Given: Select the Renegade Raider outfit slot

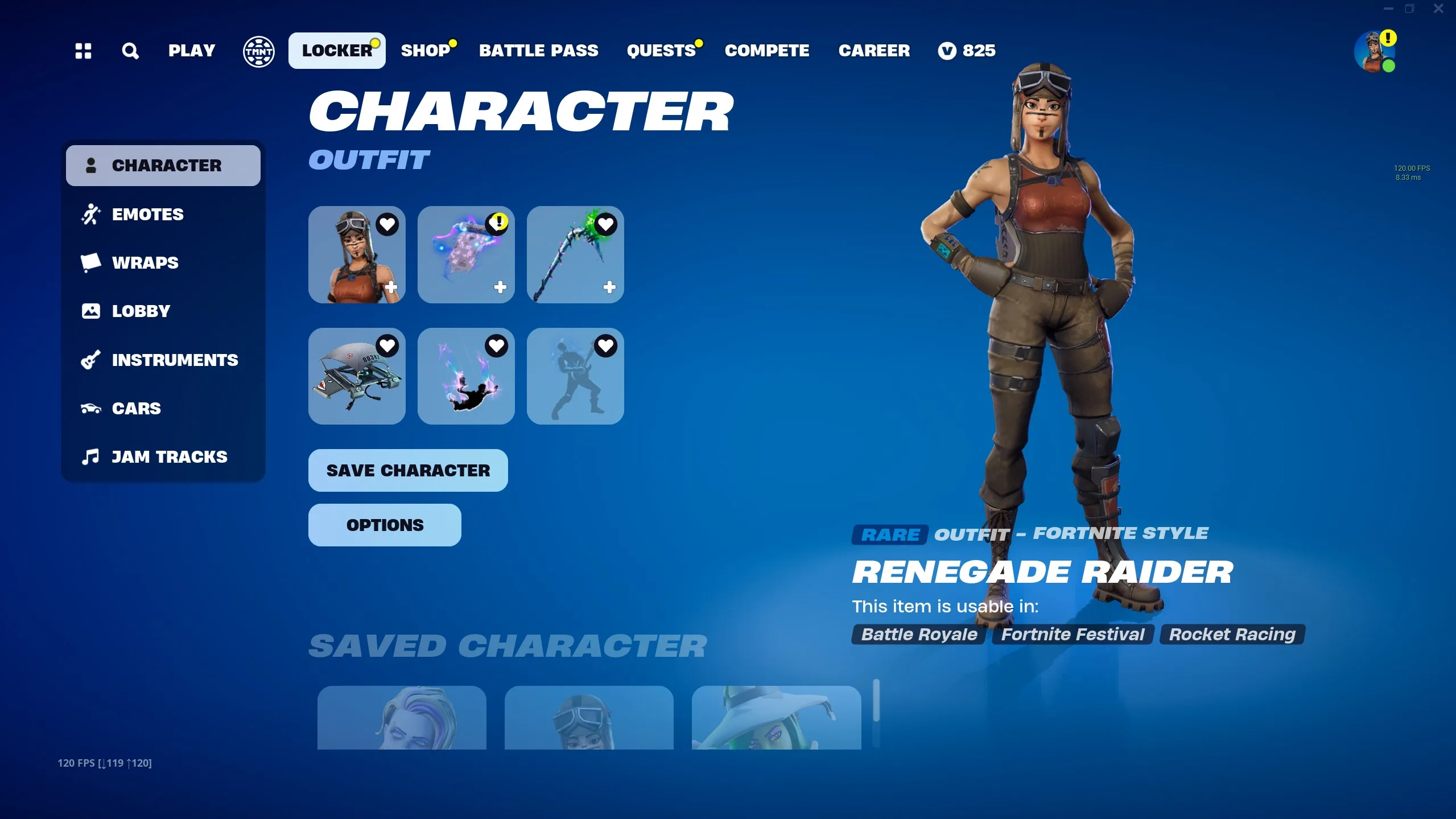Looking at the screenshot, I should [x=357, y=255].
